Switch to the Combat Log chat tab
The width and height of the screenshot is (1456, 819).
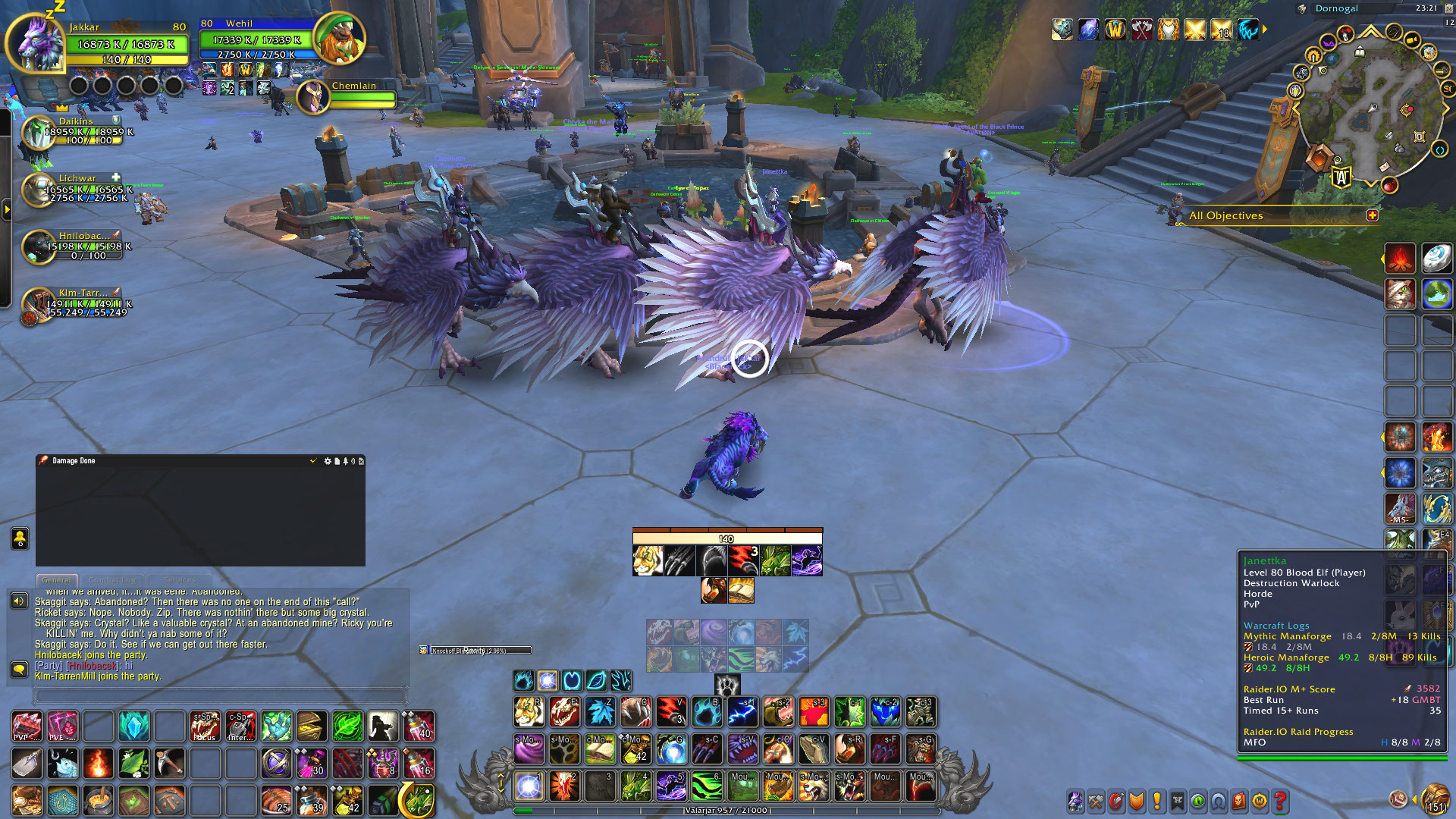click(x=112, y=579)
